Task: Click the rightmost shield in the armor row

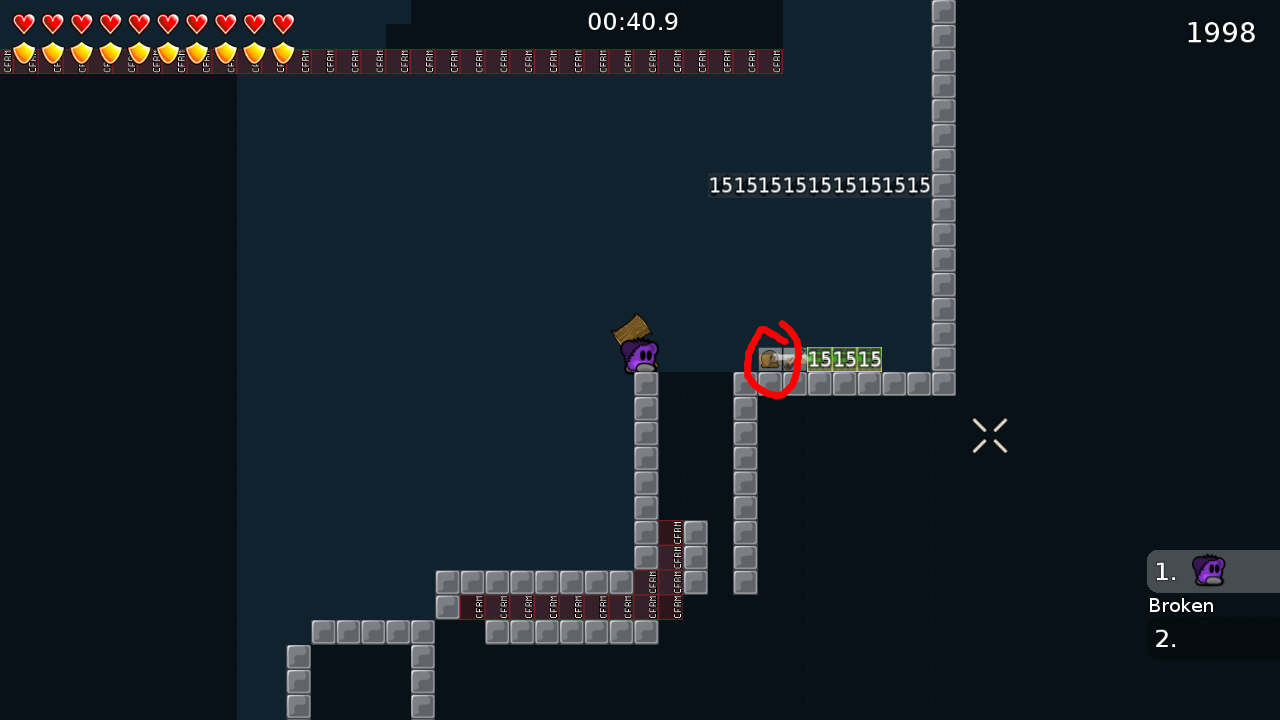Action: click(x=283, y=53)
